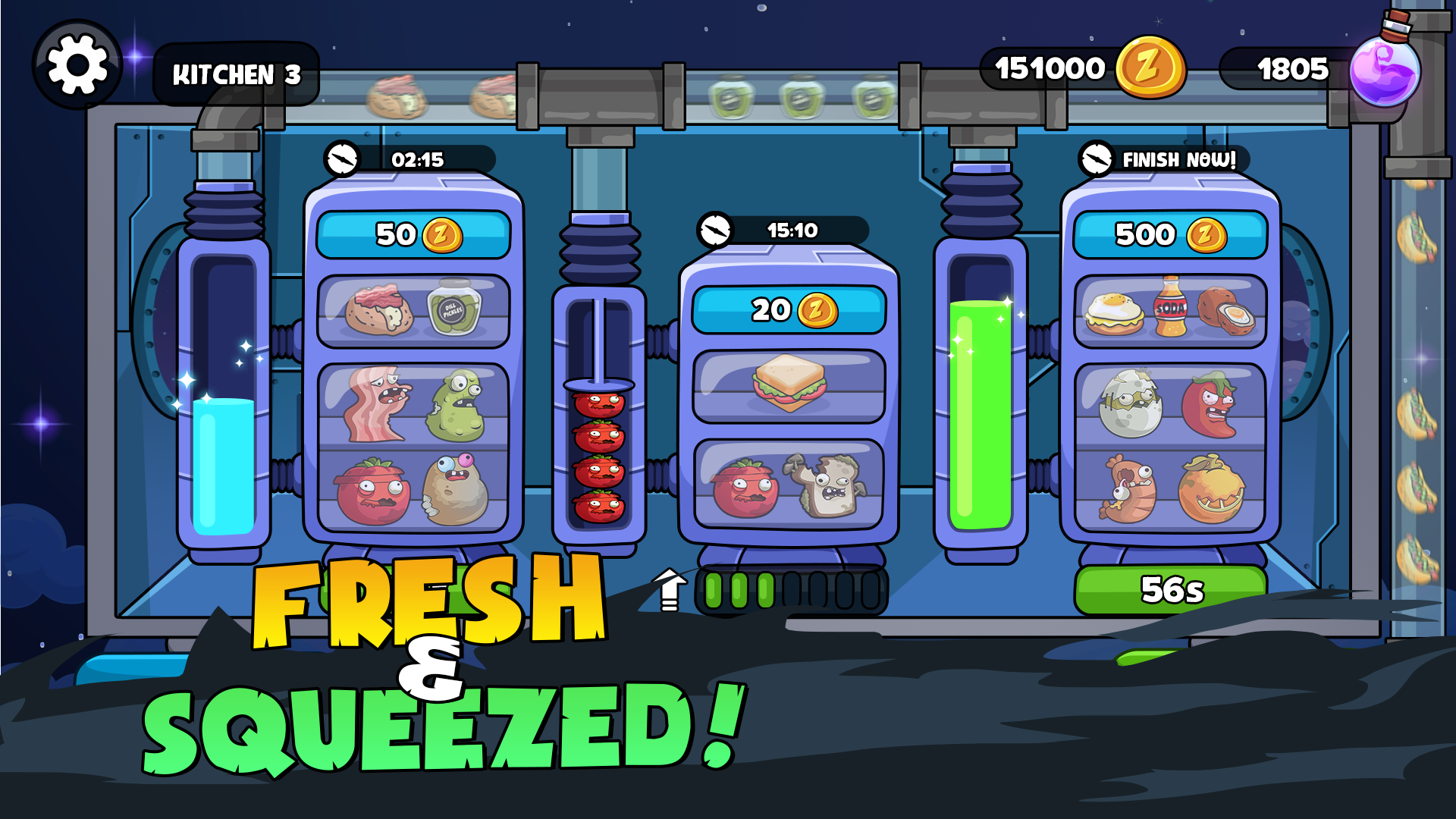Tap the 20-coin button on the middle machine

[x=789, y=309]
